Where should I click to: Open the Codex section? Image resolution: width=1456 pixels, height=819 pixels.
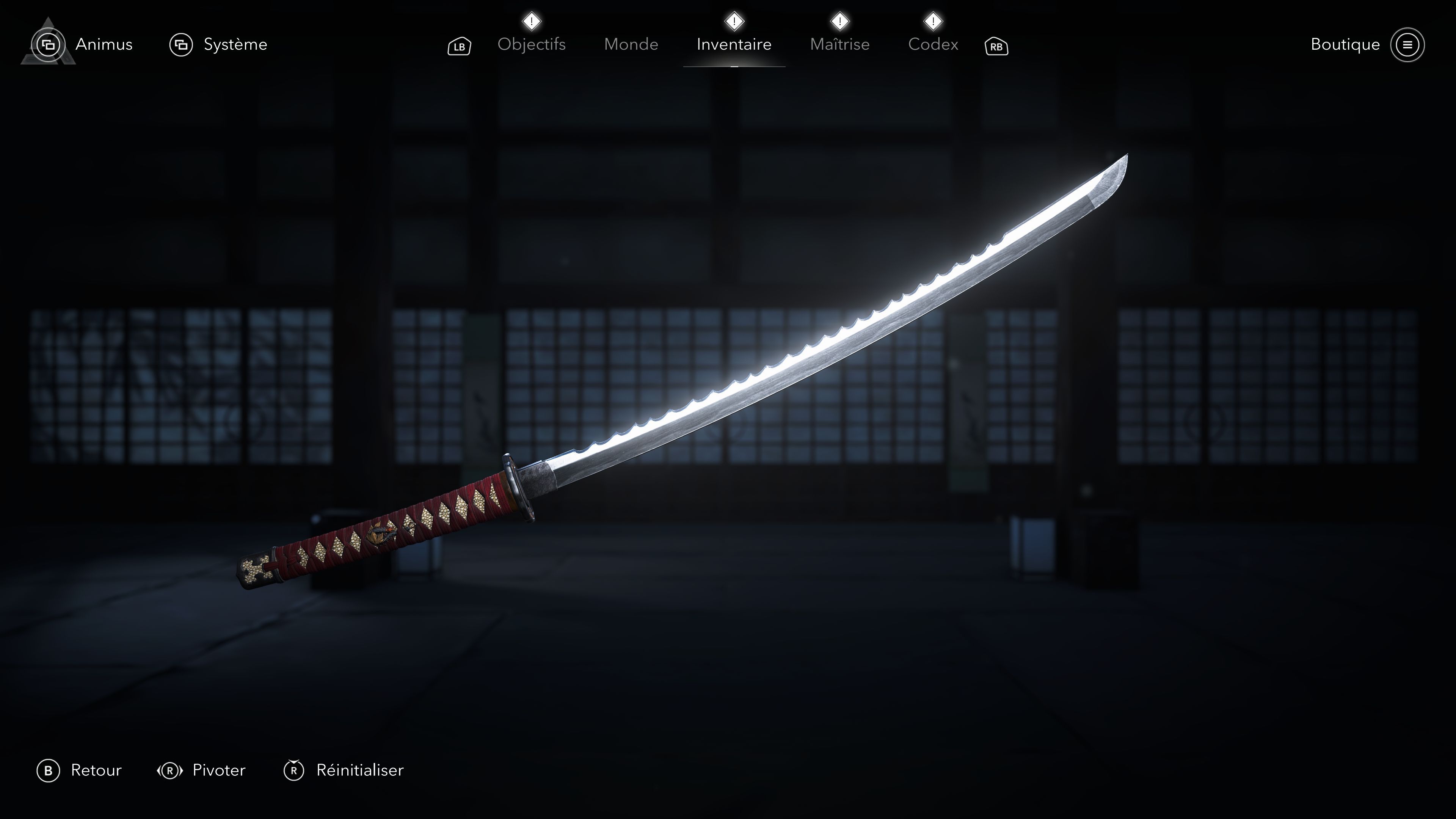(x=933, y=45)
